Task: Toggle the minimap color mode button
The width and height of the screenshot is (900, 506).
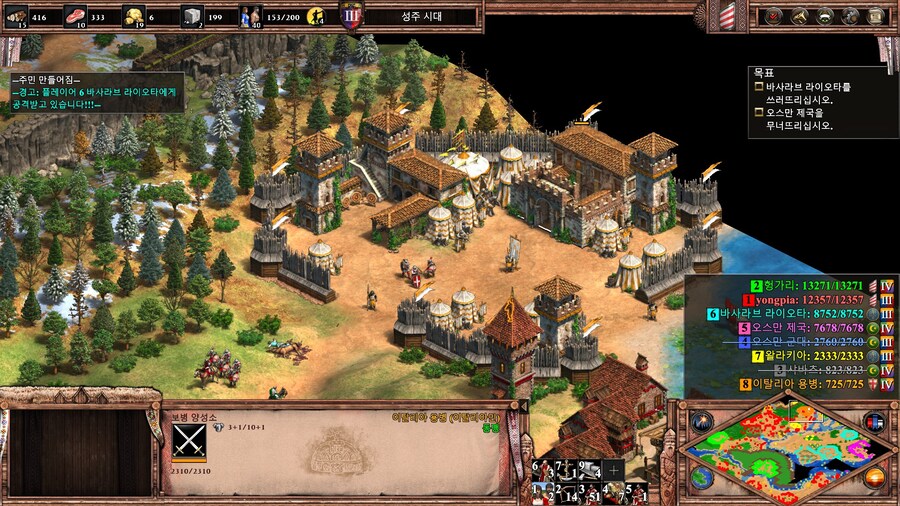Action: click(874, 421)
